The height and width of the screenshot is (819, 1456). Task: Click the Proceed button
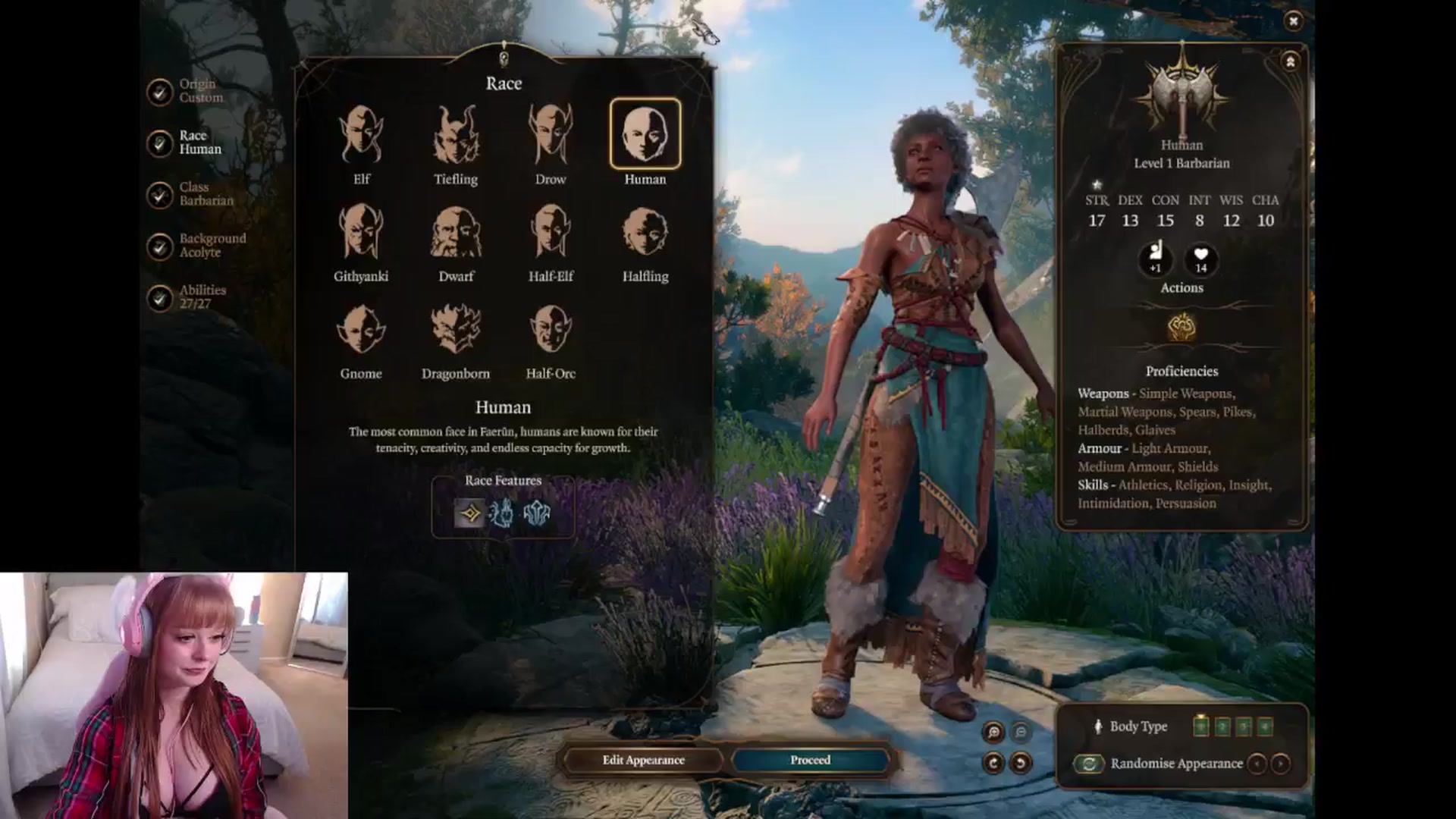point(810,760)
